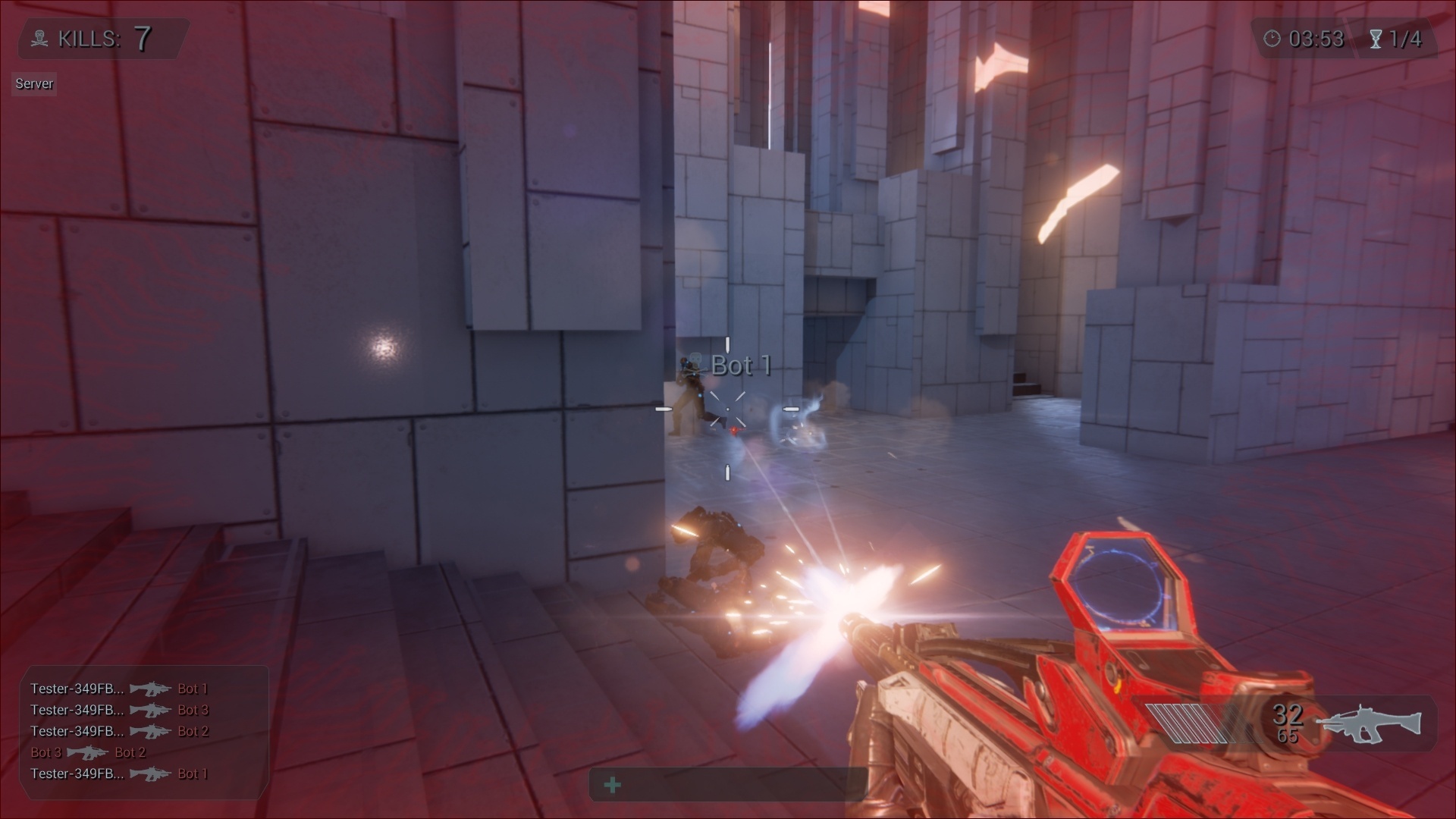
Task: Toggle the Server indicator below the kills counter
Action: tap(33, 83)
